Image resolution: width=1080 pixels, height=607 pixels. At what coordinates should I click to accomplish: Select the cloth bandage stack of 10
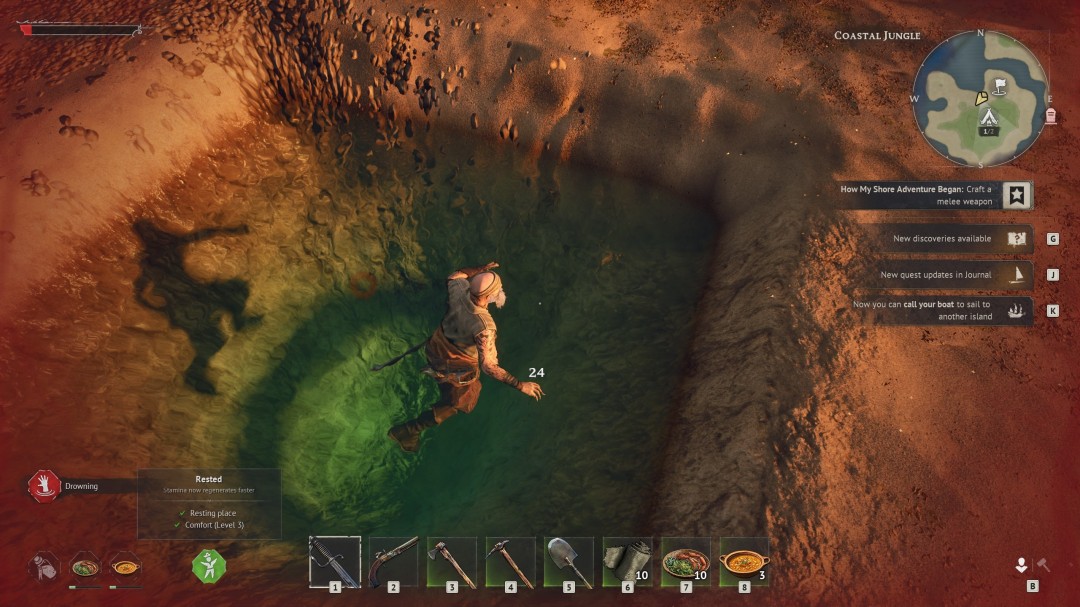627,561
